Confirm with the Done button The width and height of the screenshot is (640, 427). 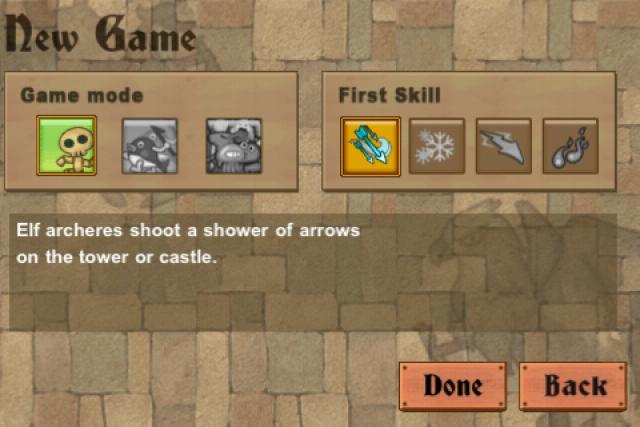click(453, 385)
